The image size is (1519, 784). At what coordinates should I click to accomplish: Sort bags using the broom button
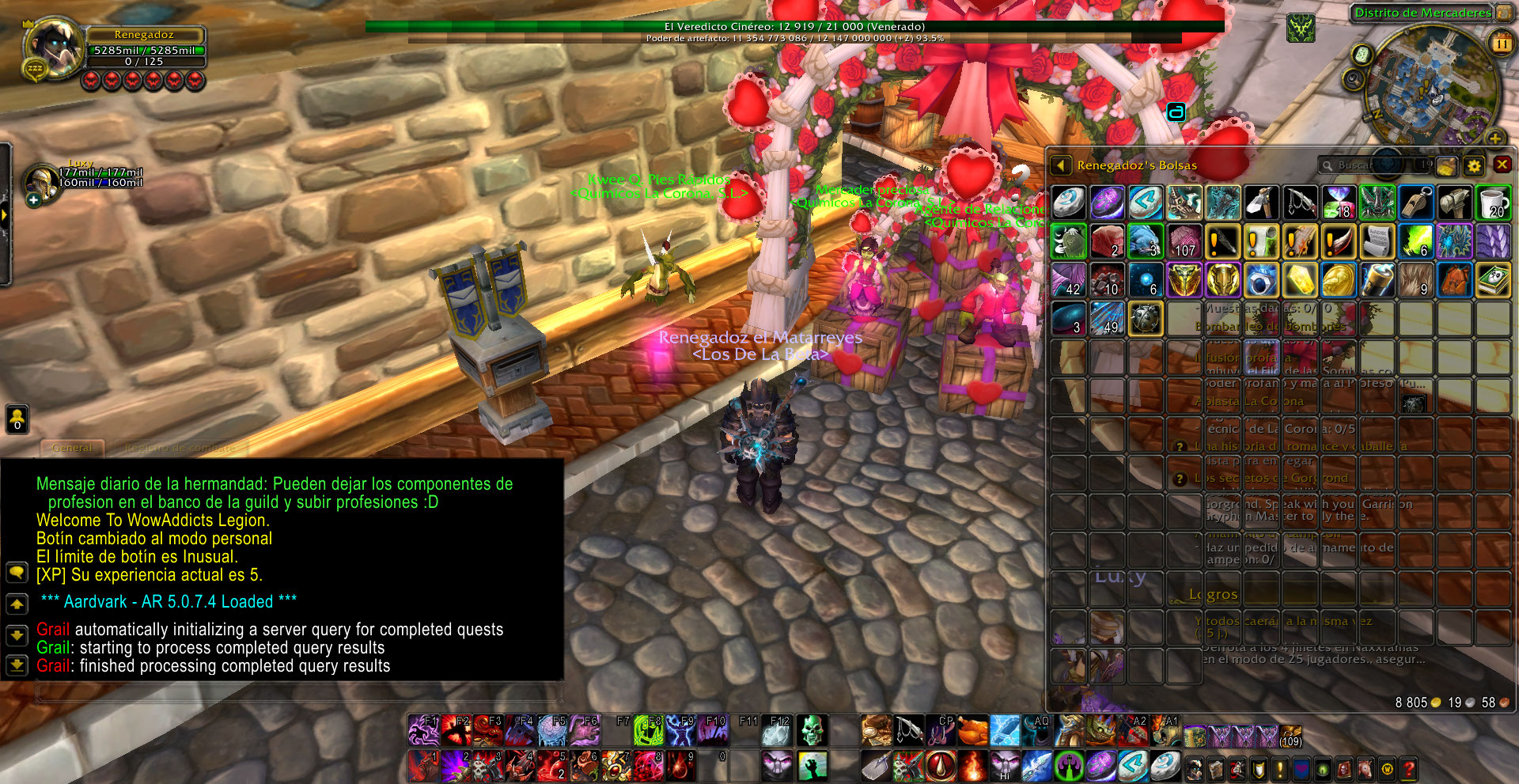coord(1446,165)
